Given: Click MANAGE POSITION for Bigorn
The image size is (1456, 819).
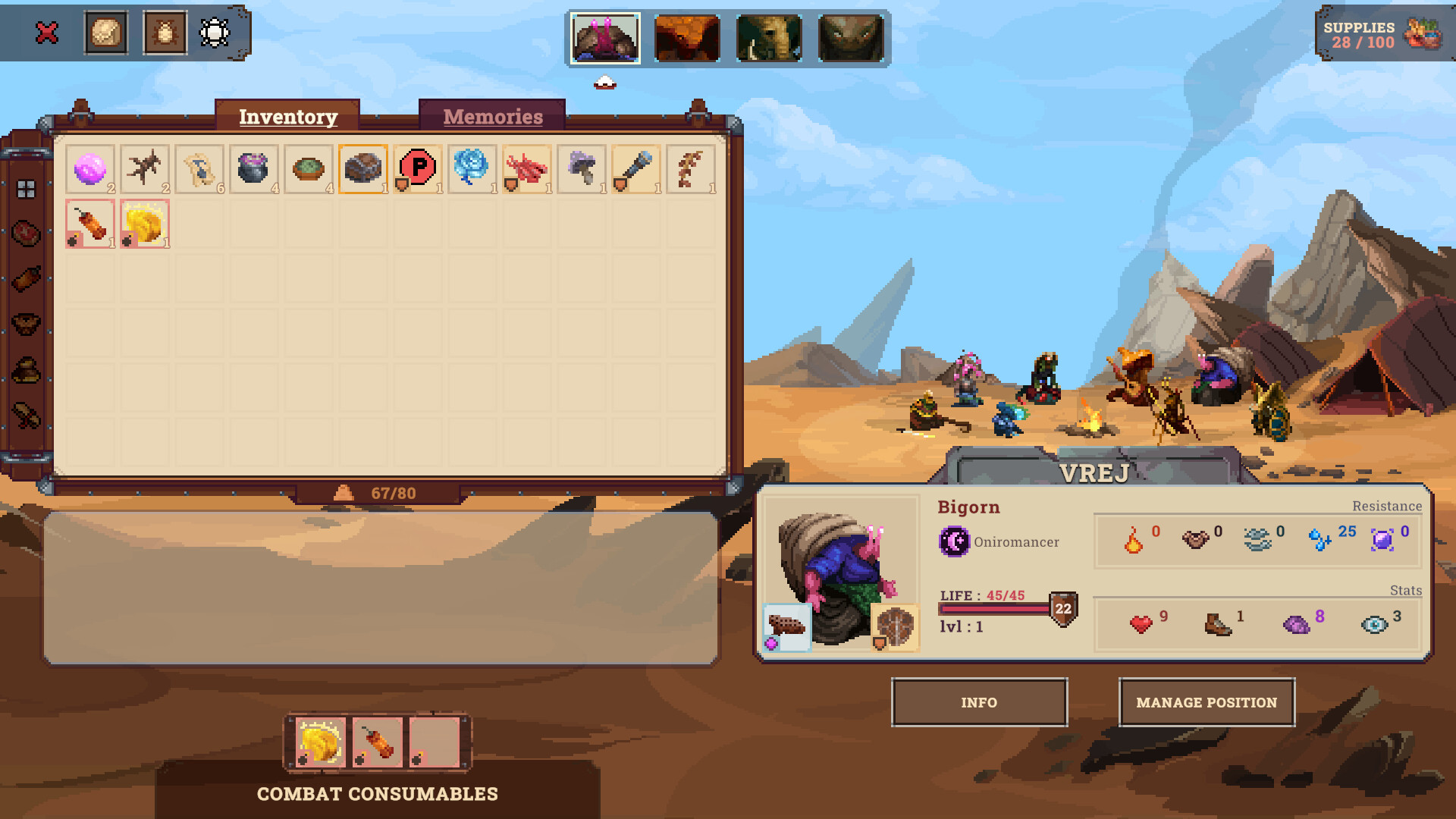Looking at the screenshot, I should point(1206,702).
